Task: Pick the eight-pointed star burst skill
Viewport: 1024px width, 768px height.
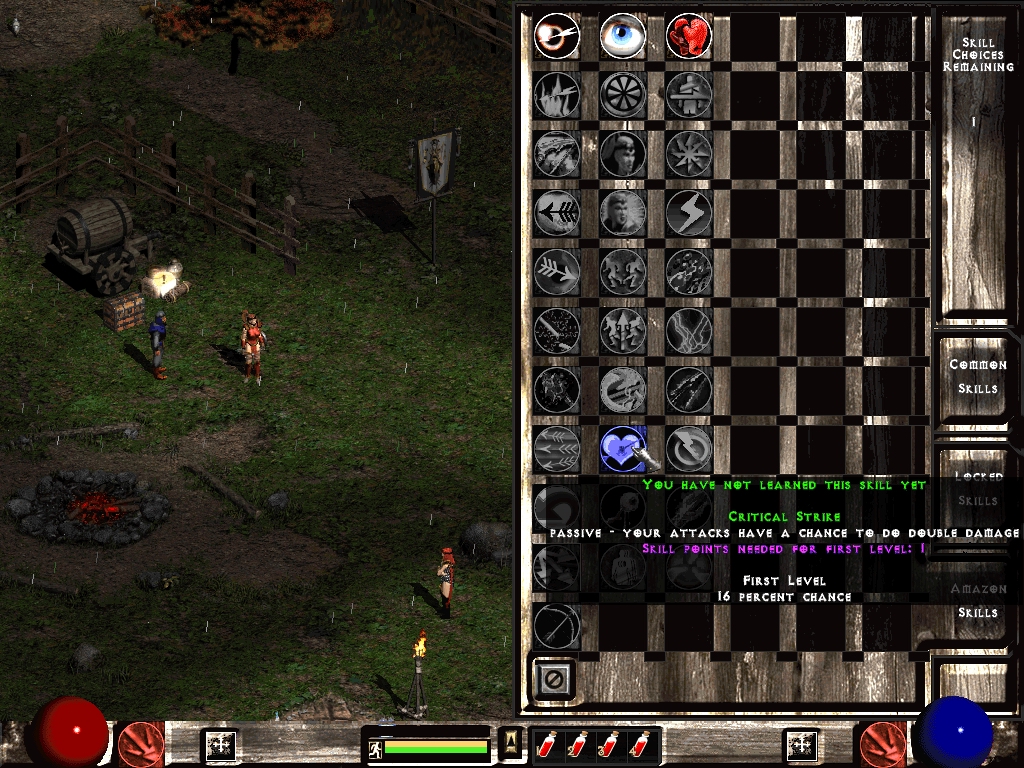Action: pyautogui.click(x=687, y=153)
